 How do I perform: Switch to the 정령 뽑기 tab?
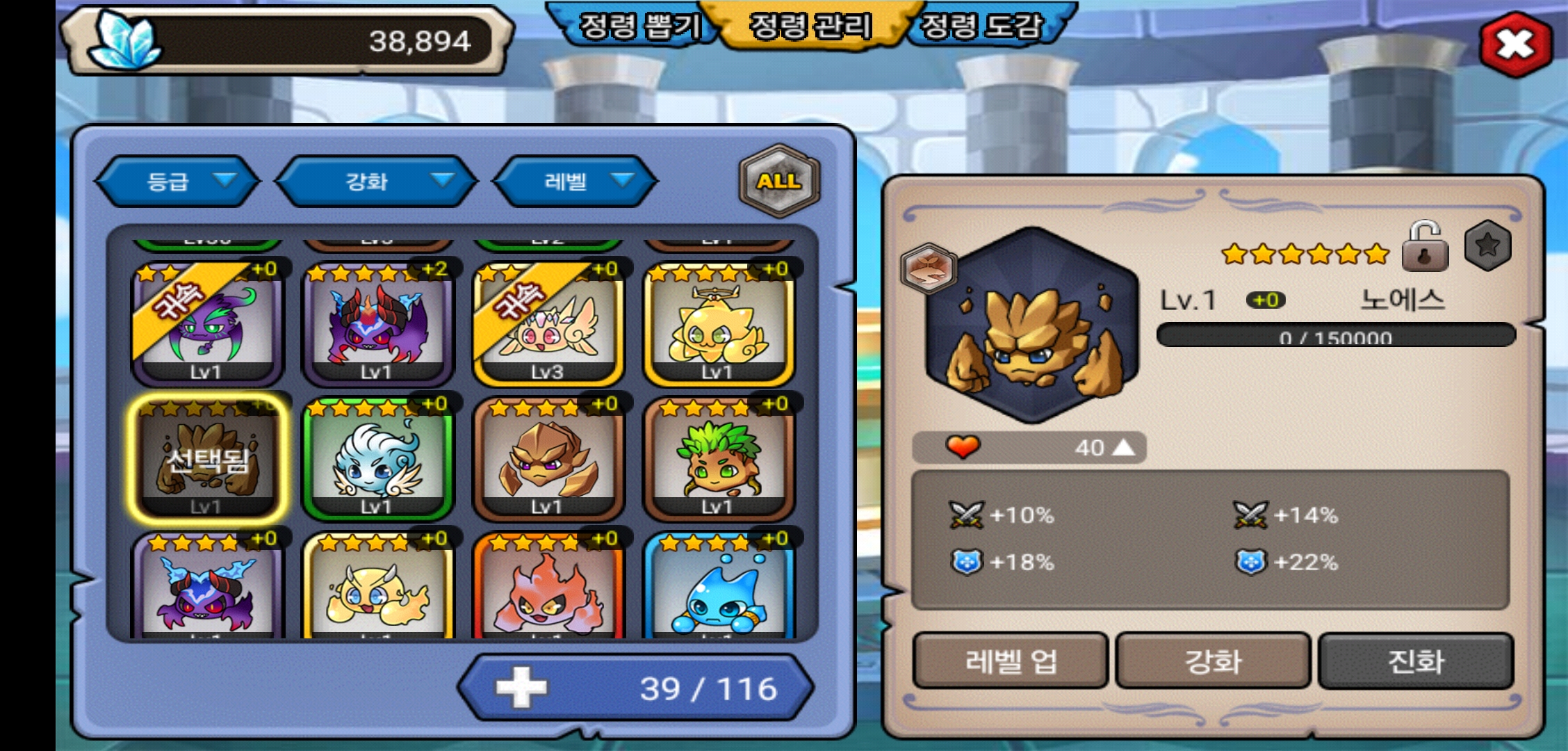point(638,26)
